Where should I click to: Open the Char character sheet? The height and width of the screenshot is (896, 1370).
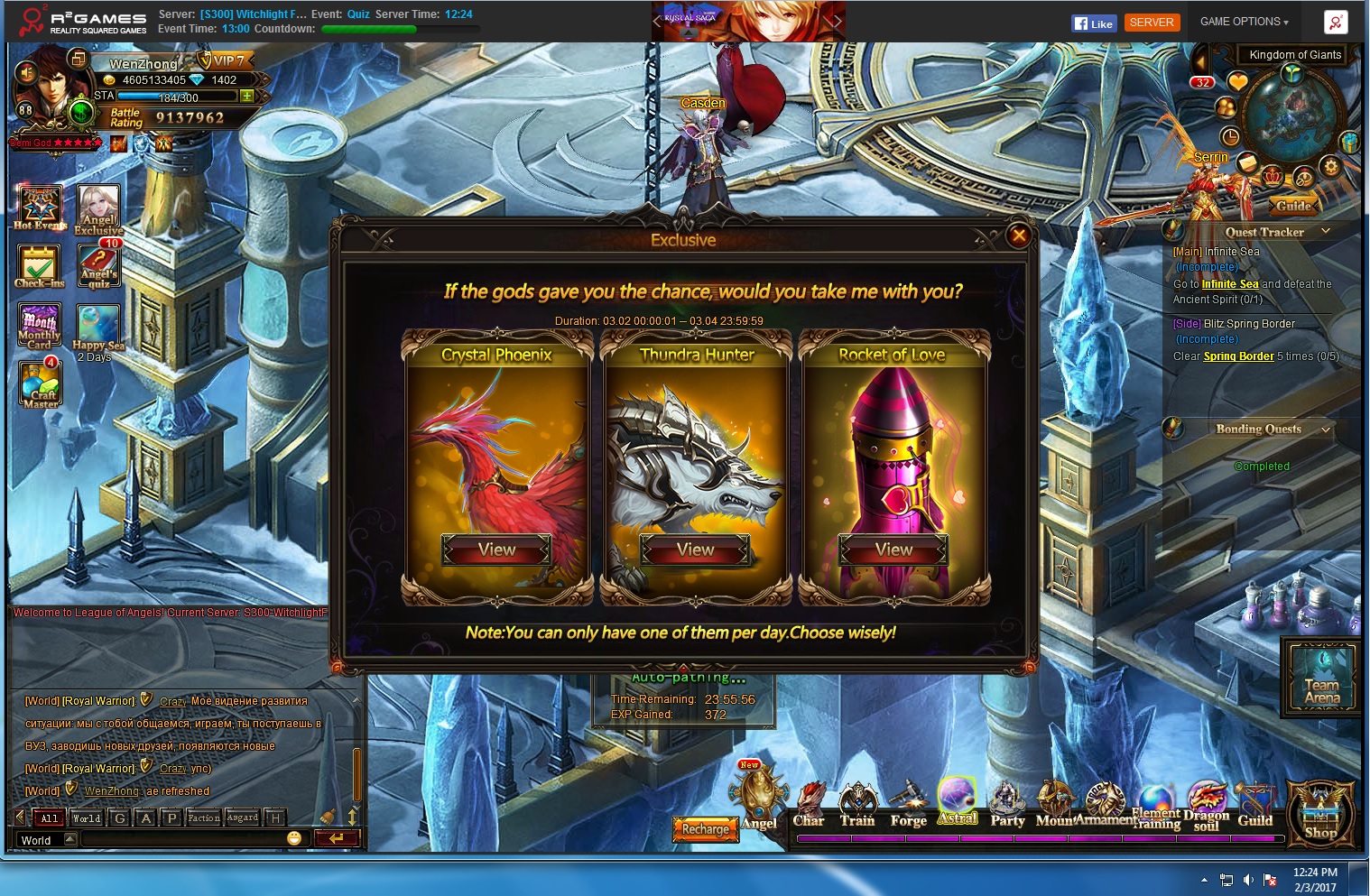click(809, 806)
